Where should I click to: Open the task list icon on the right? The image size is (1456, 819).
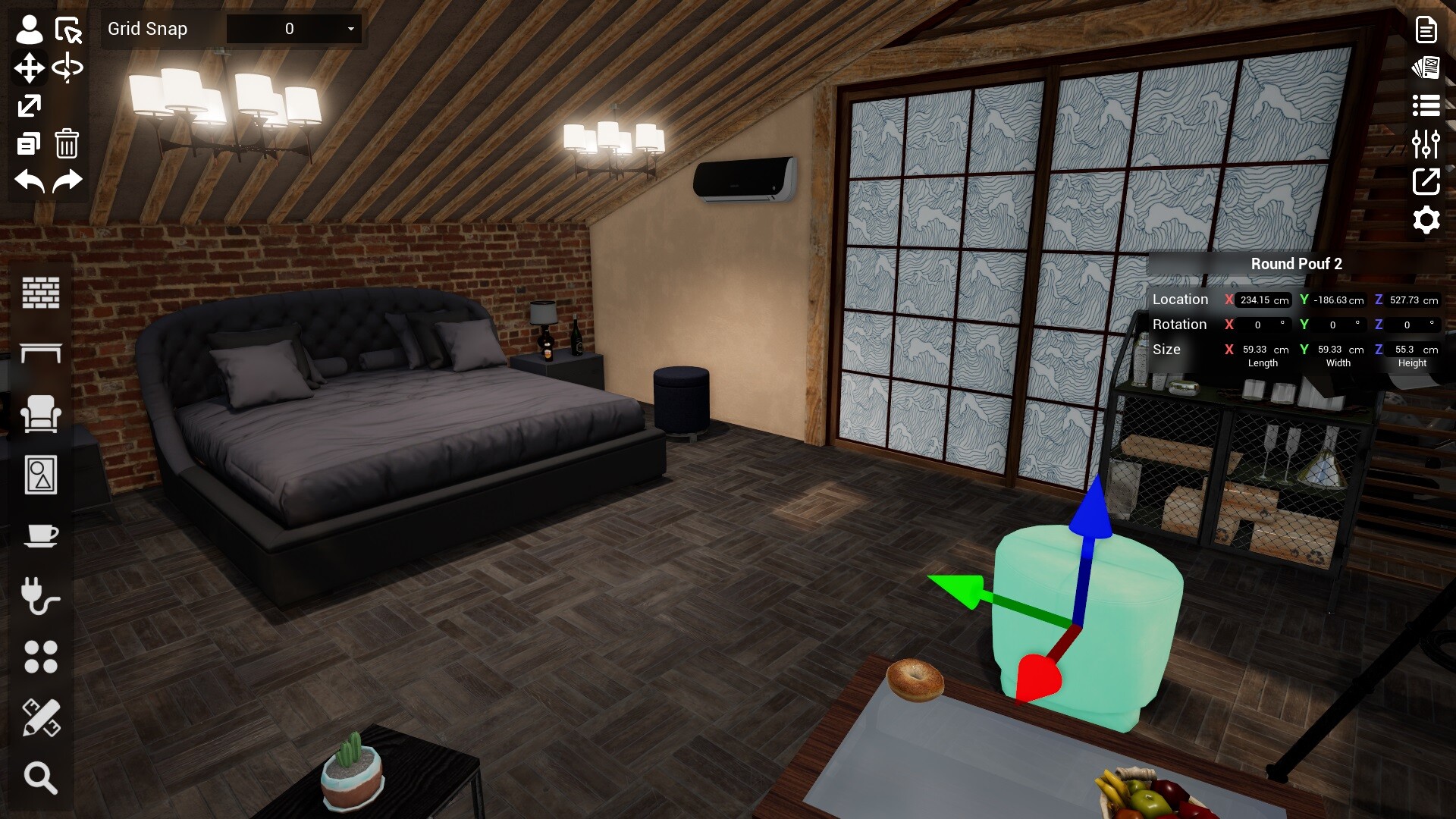[x=1426, y=105]
